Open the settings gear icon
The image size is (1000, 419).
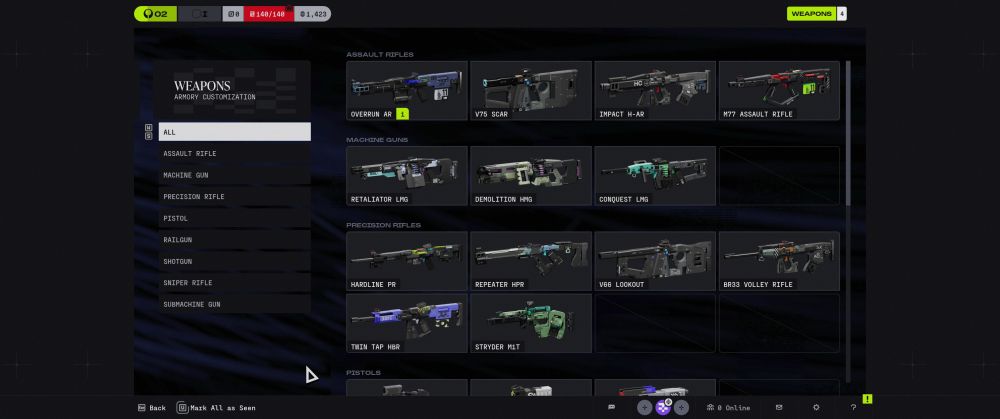point(816,408)
